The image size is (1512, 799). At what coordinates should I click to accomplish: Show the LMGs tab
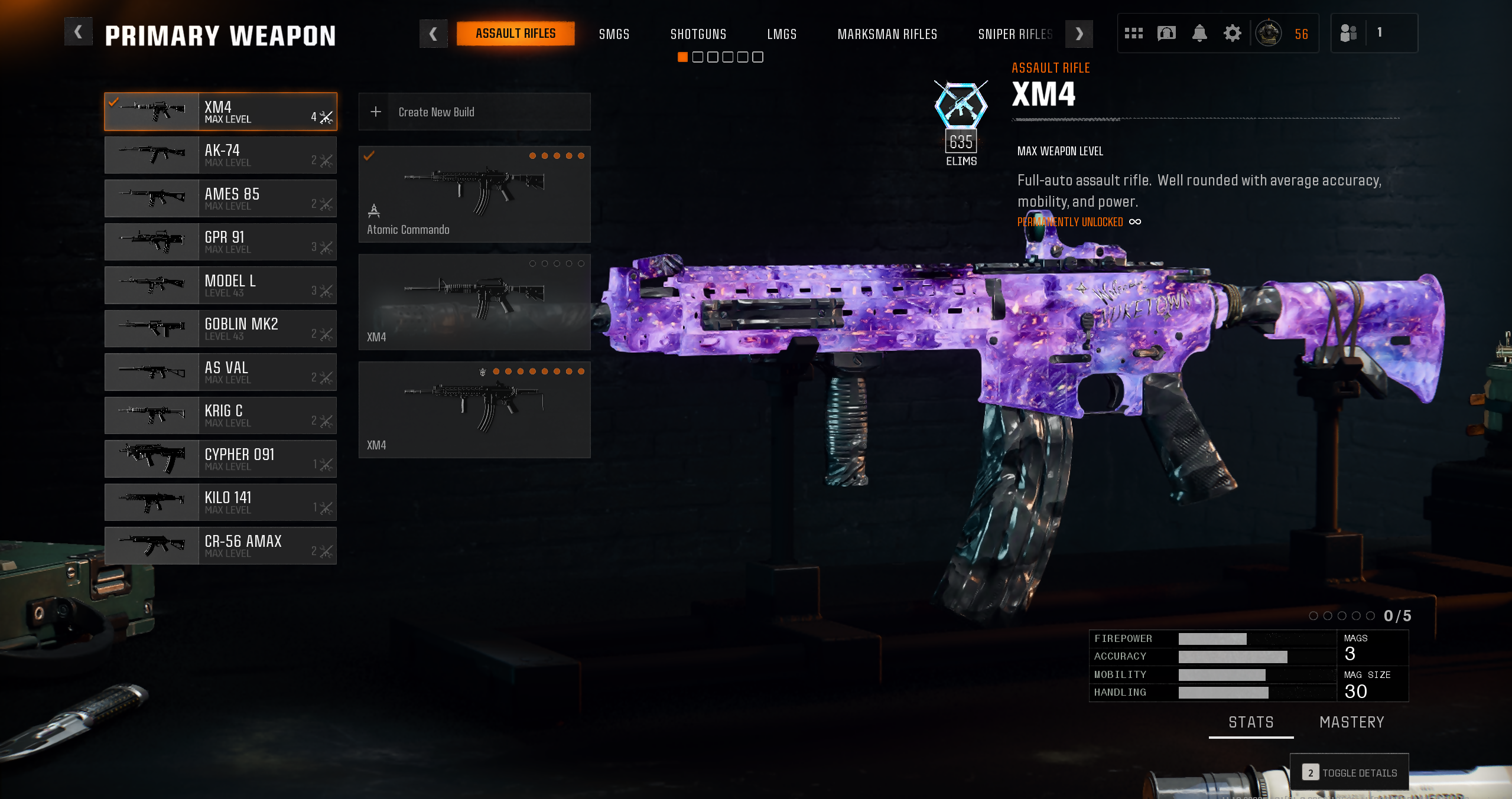tap(781, 34)
